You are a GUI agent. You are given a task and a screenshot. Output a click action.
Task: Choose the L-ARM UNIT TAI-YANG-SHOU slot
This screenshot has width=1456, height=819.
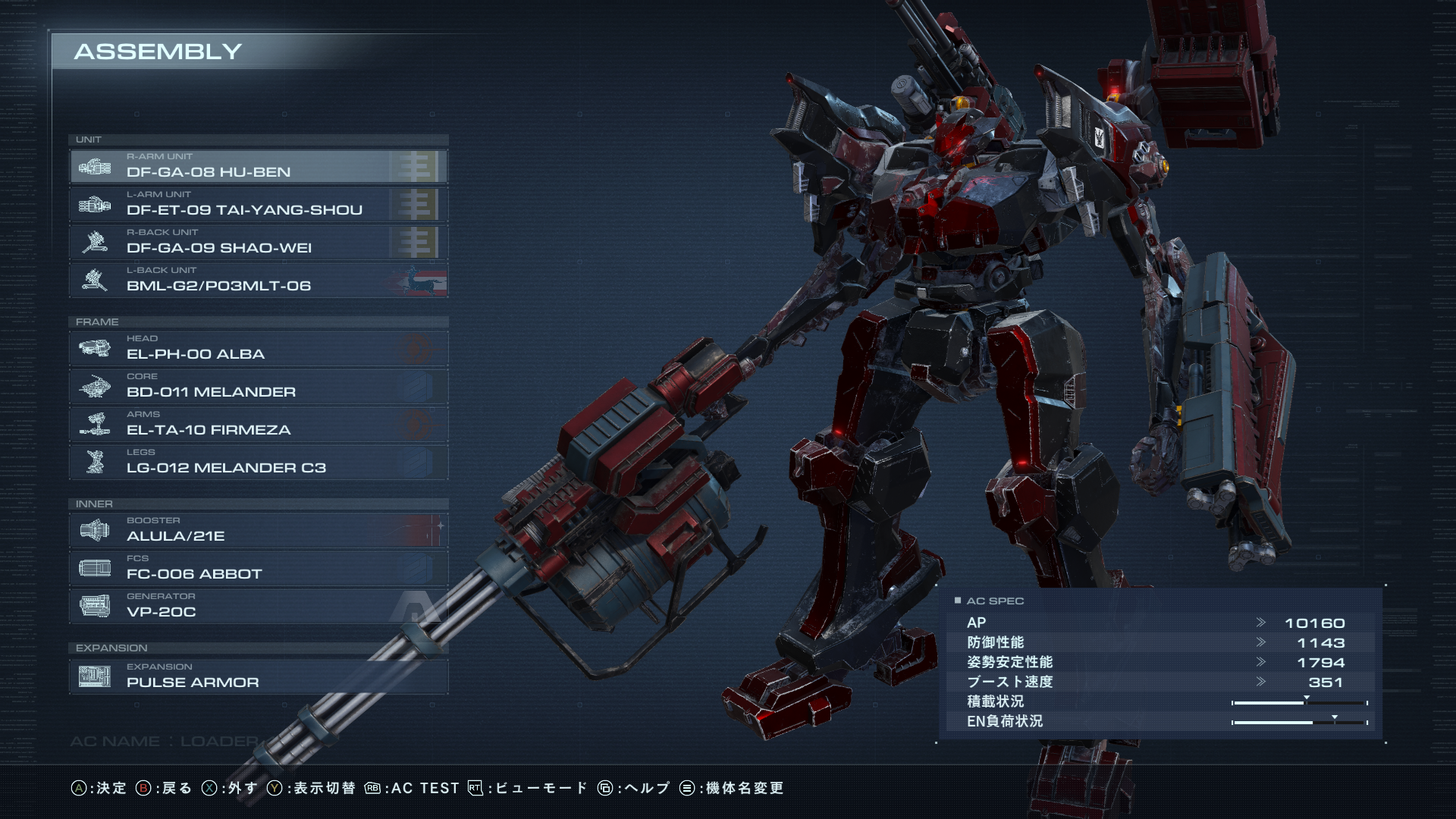click(x=258, y=204)
